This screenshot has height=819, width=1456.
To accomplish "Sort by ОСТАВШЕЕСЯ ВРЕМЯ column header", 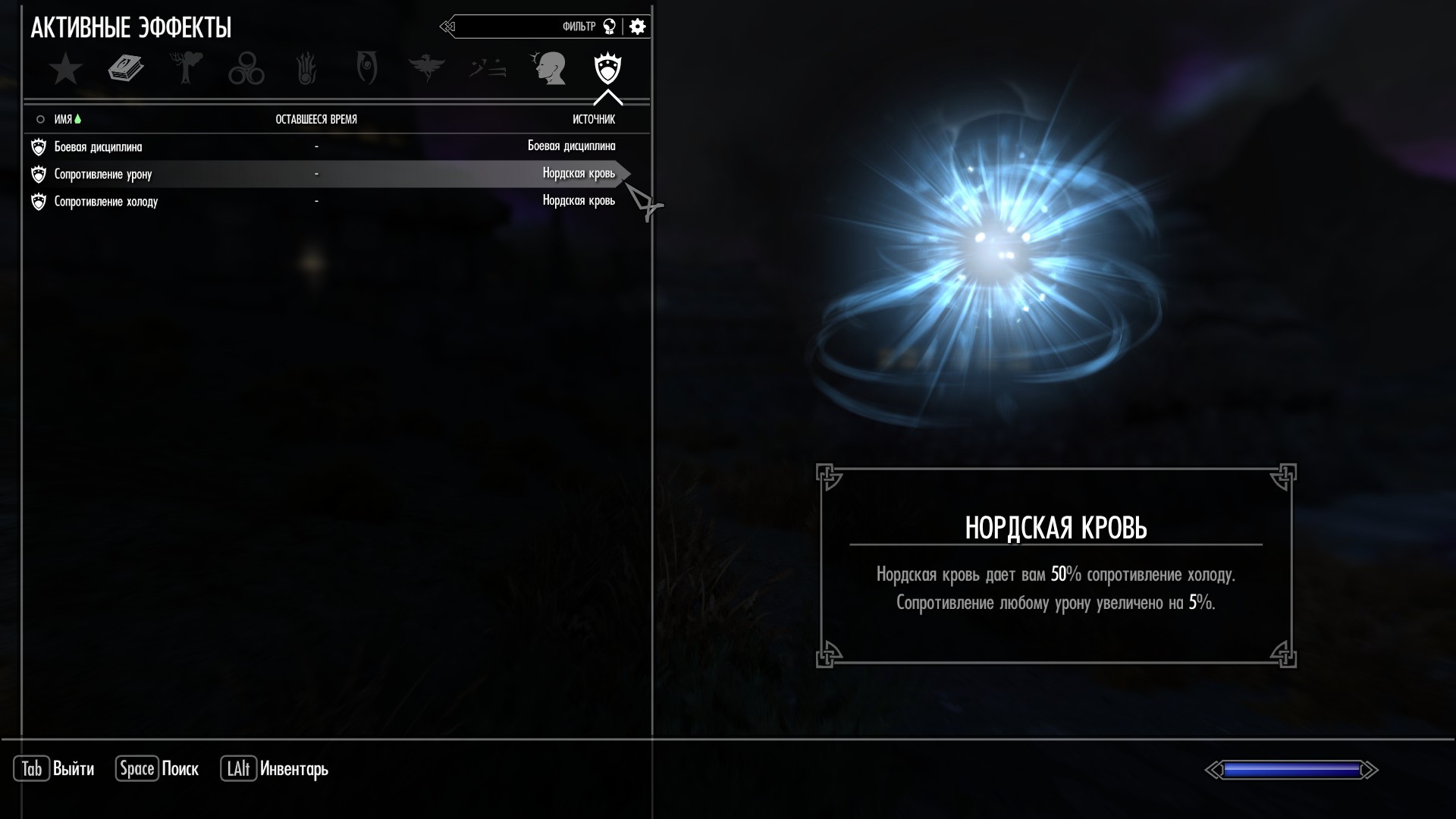I will (316, 119).
